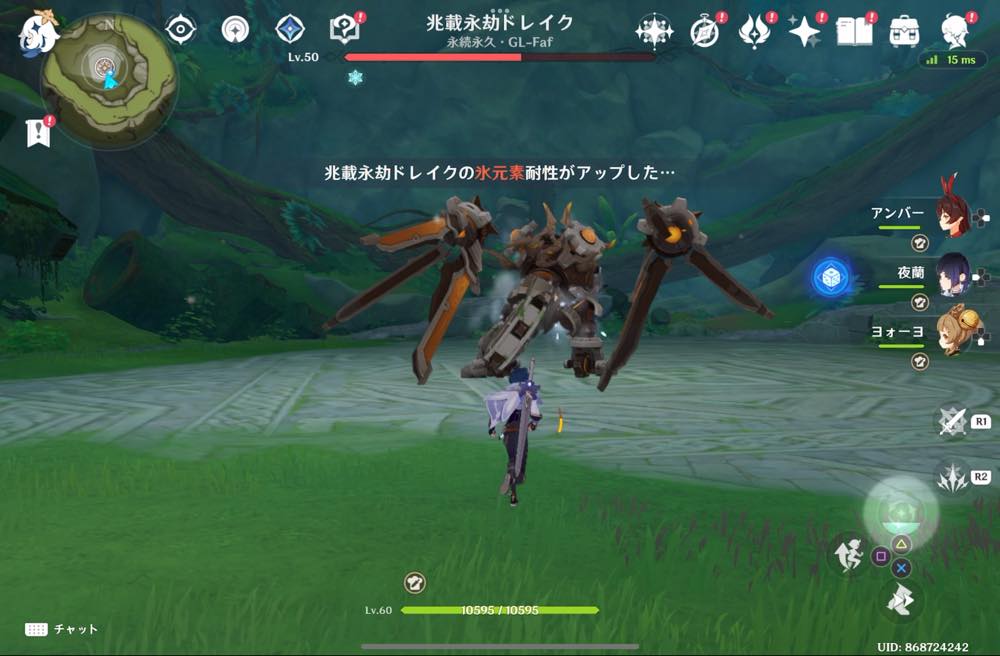The width and height of the screenshot is (1000, 656).
Task: Activate the eye-shaped elemental sight icon
Action: (x=180, y=30)
